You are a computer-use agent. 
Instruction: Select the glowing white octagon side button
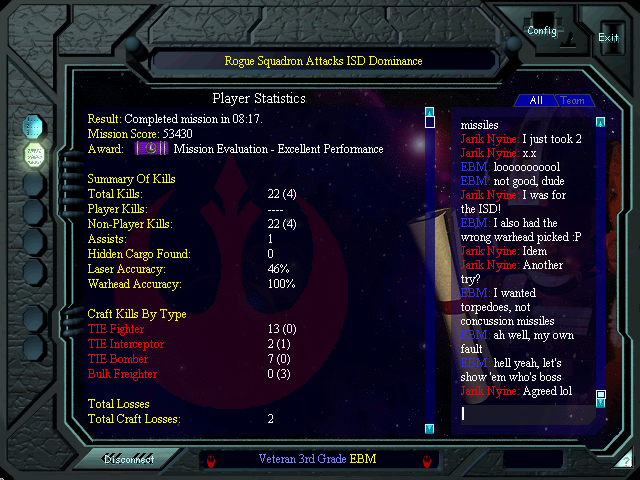tap(32, 155)
